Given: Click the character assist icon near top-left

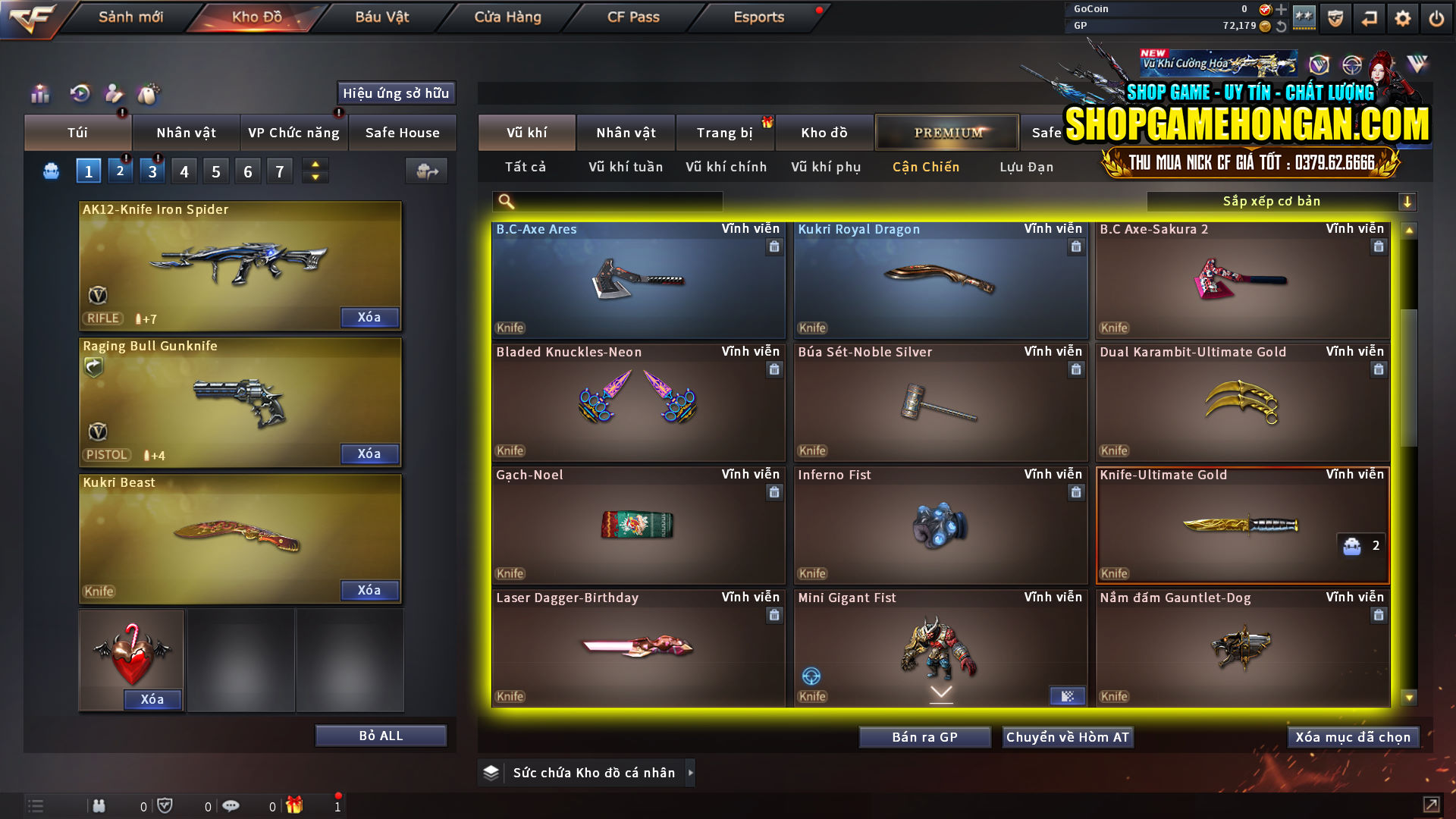Looking at the screenshot, I should click(114, 93).
